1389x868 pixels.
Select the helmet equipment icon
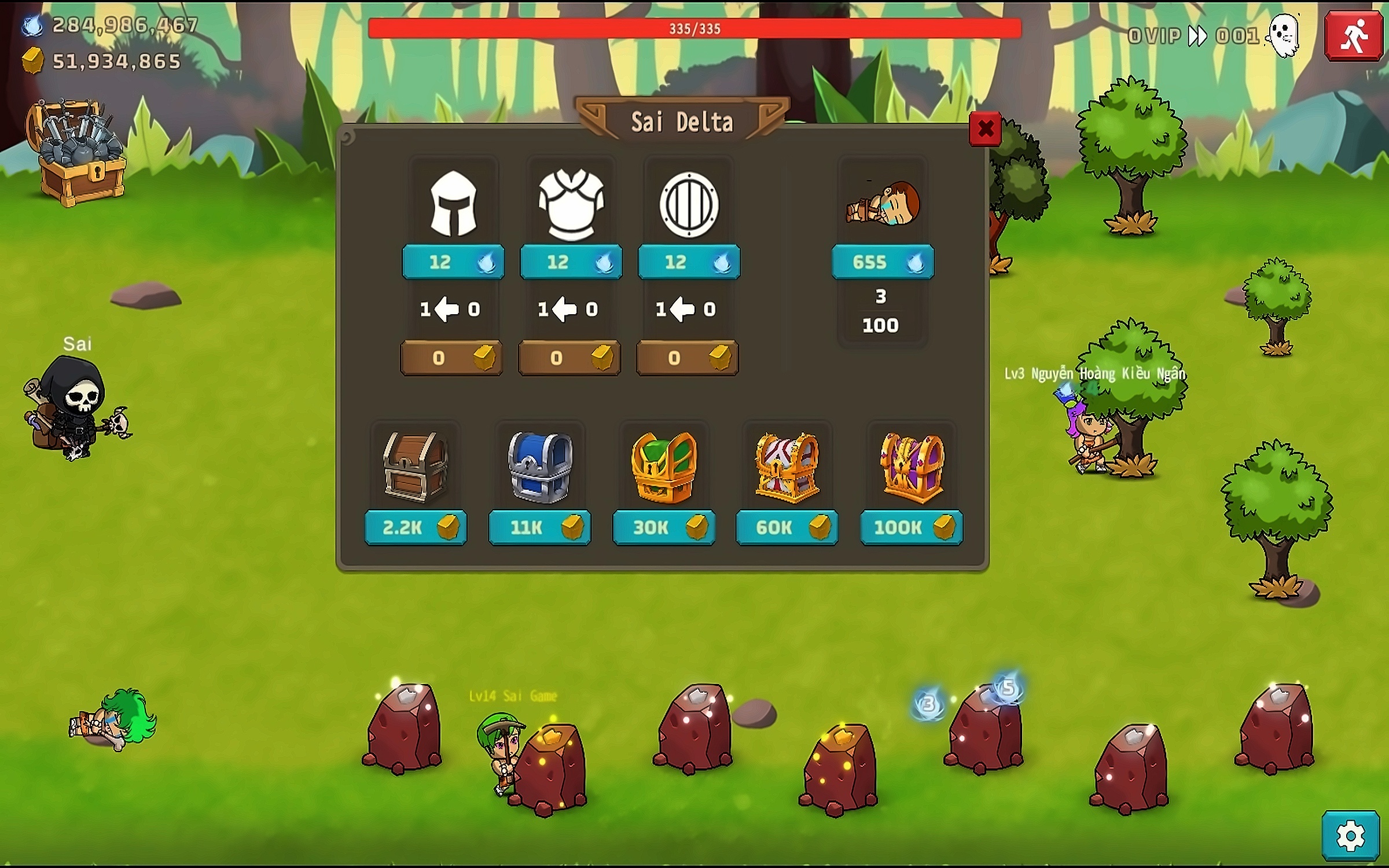[x=454, y=204]
